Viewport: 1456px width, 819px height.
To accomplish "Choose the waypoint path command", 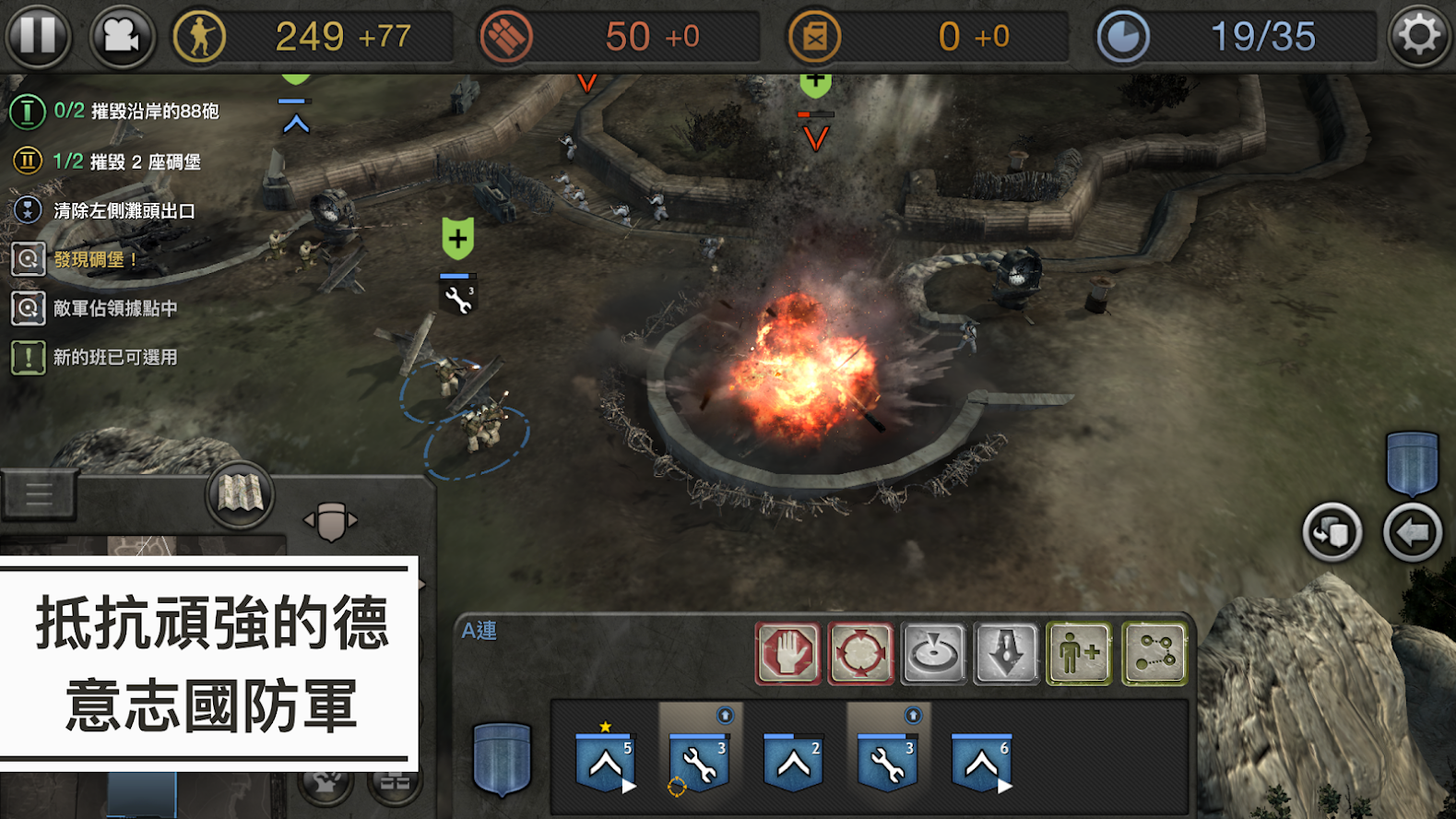I will 1154,654.
